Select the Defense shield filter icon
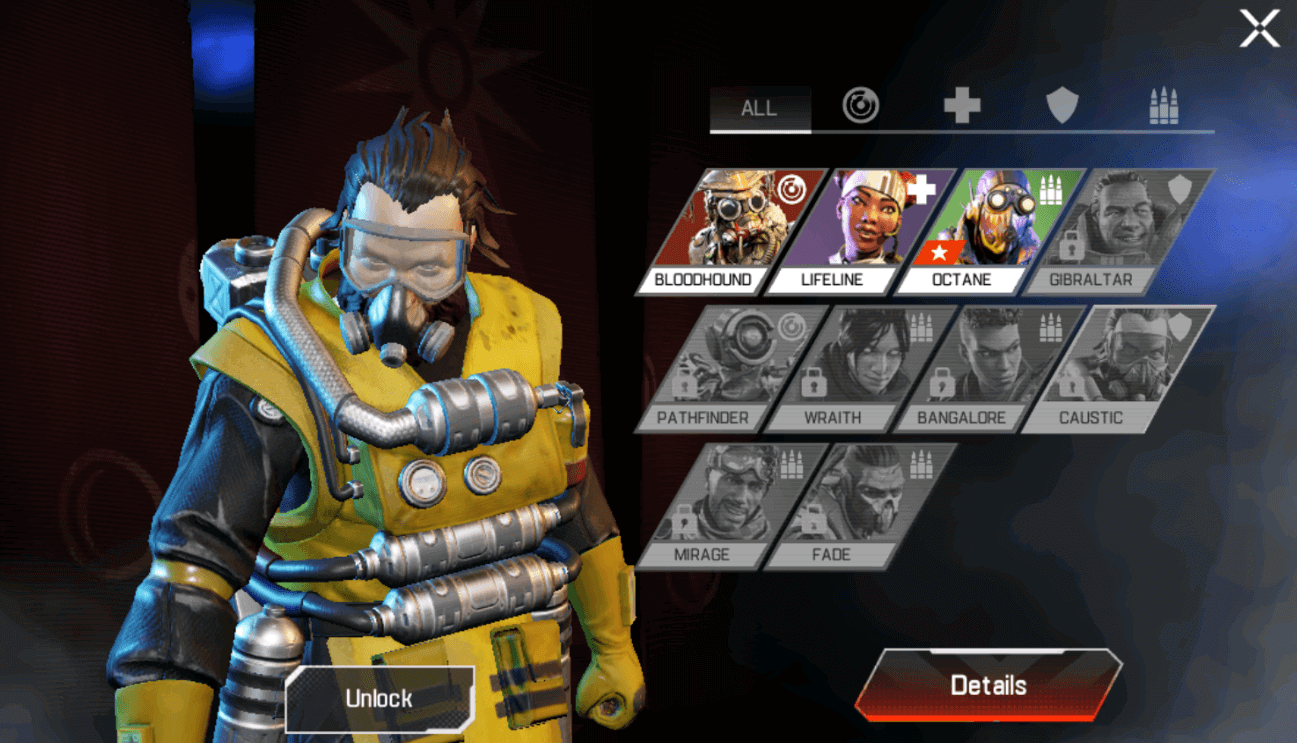The image size is (1297, 743). (x=1063, y=103)
